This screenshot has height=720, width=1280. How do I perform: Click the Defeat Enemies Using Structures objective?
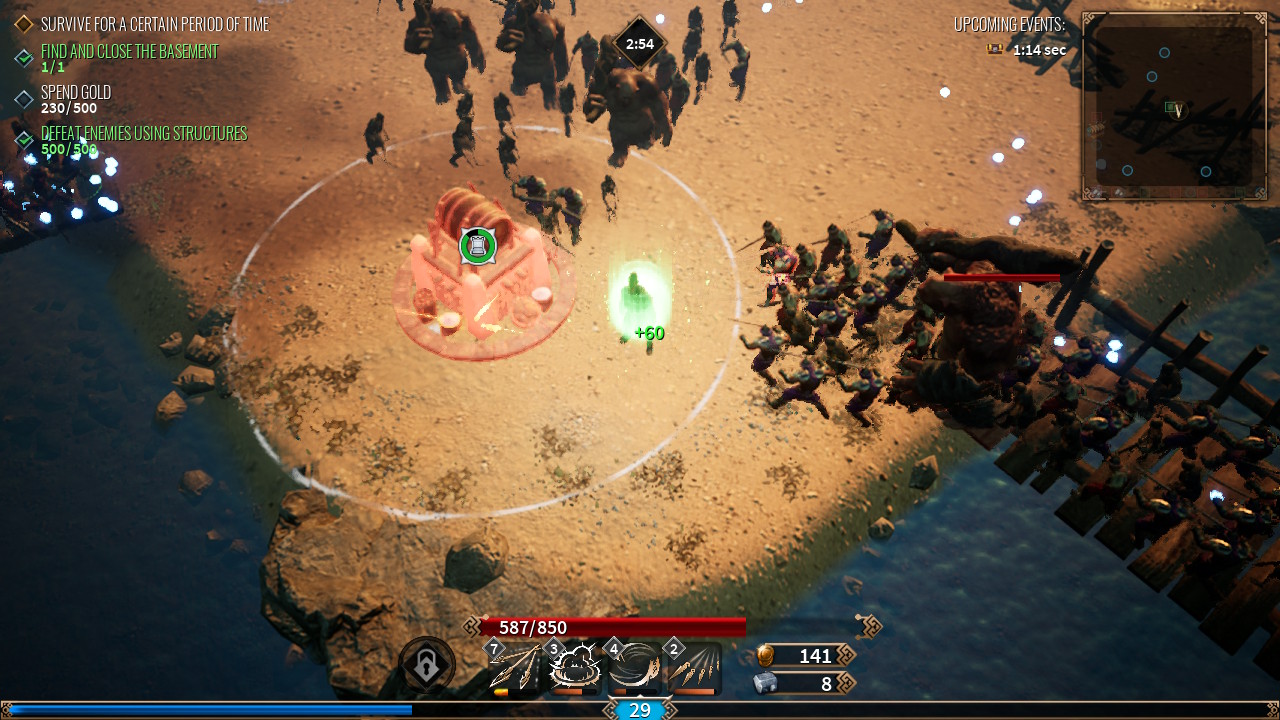pyautogui.click(x=143, y=134)
